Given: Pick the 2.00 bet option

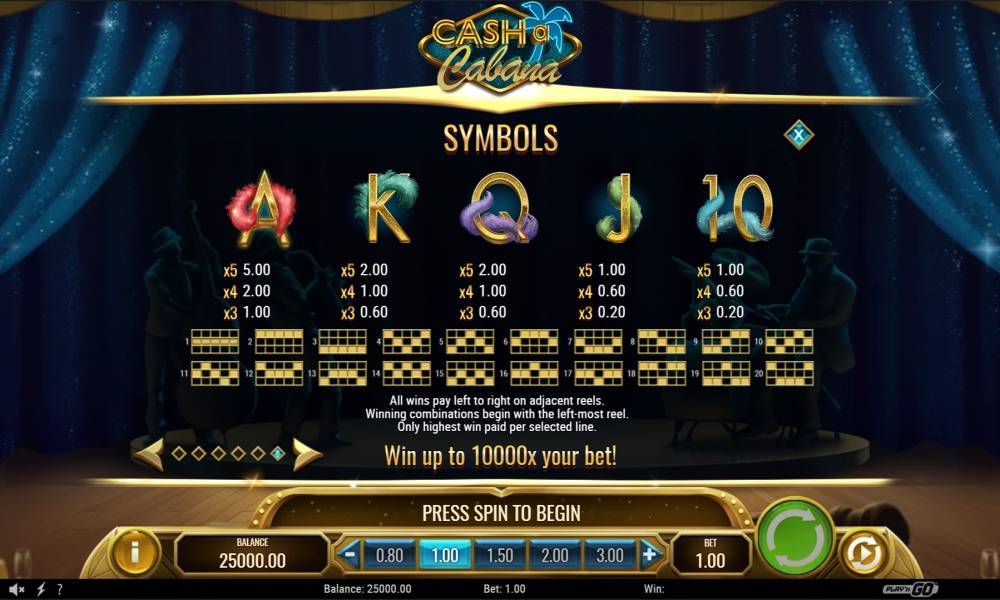Looking at the screenshot, I should [x=554, y=554].
